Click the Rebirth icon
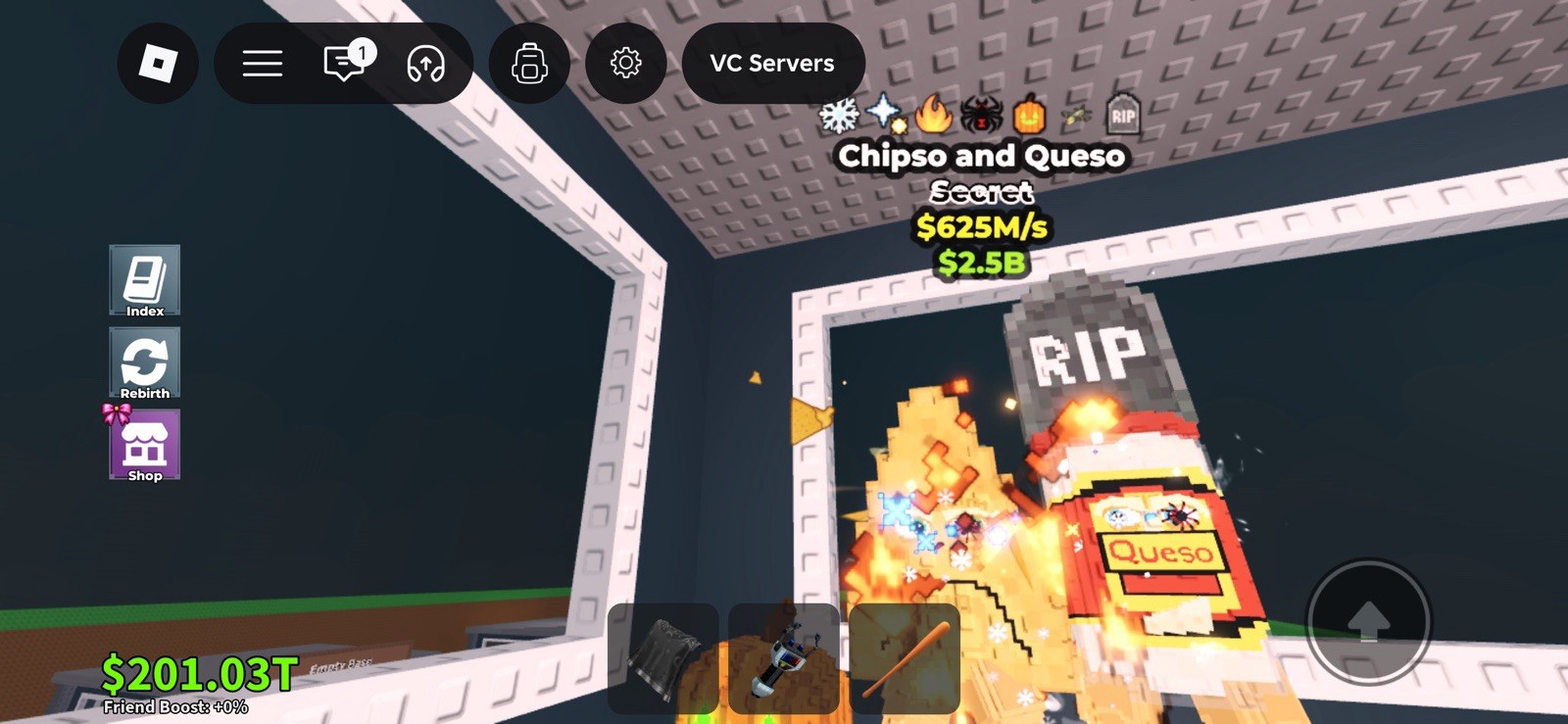The width and height of the screenshot is (1568, 724). [144, 363]
